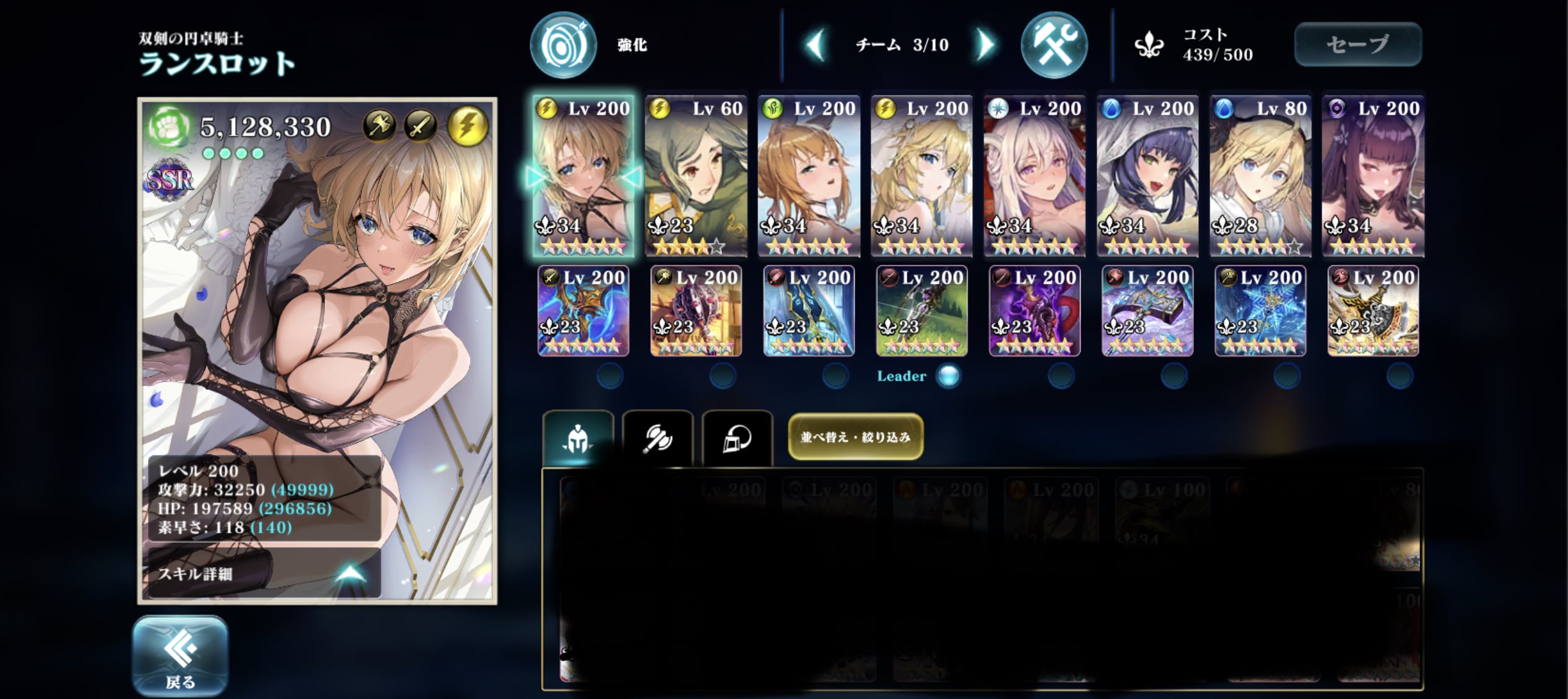The image size is (1568, 699).
Task: Select the white-haired Lv 200 character card
Action: pos(1034,175)
